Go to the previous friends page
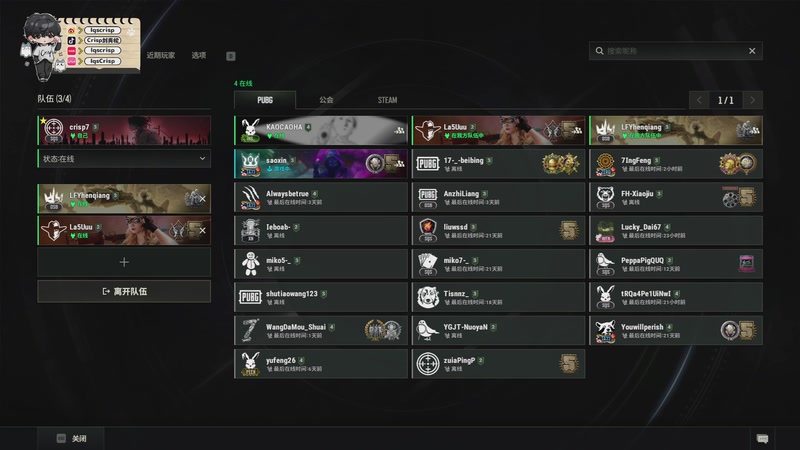800x450 pixels. click(x=700, y=100)
